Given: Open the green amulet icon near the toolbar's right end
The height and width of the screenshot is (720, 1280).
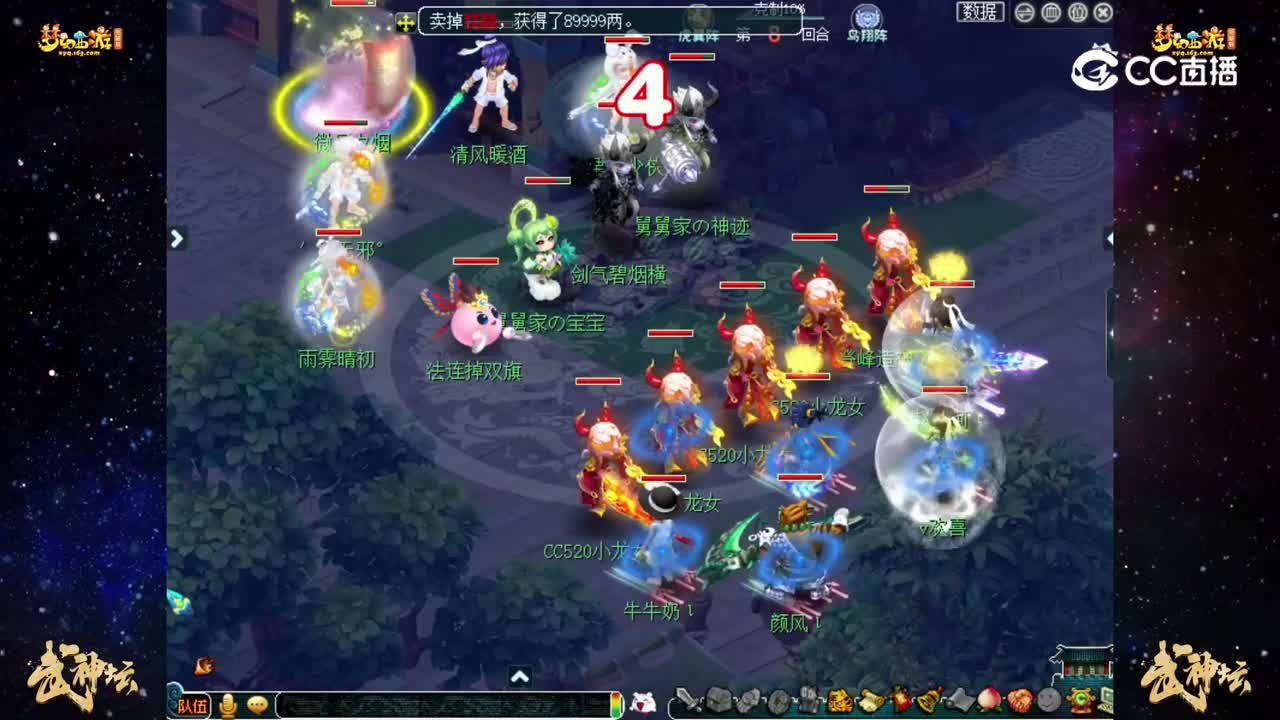Looking at the screenshot, I should point(1082,701).
